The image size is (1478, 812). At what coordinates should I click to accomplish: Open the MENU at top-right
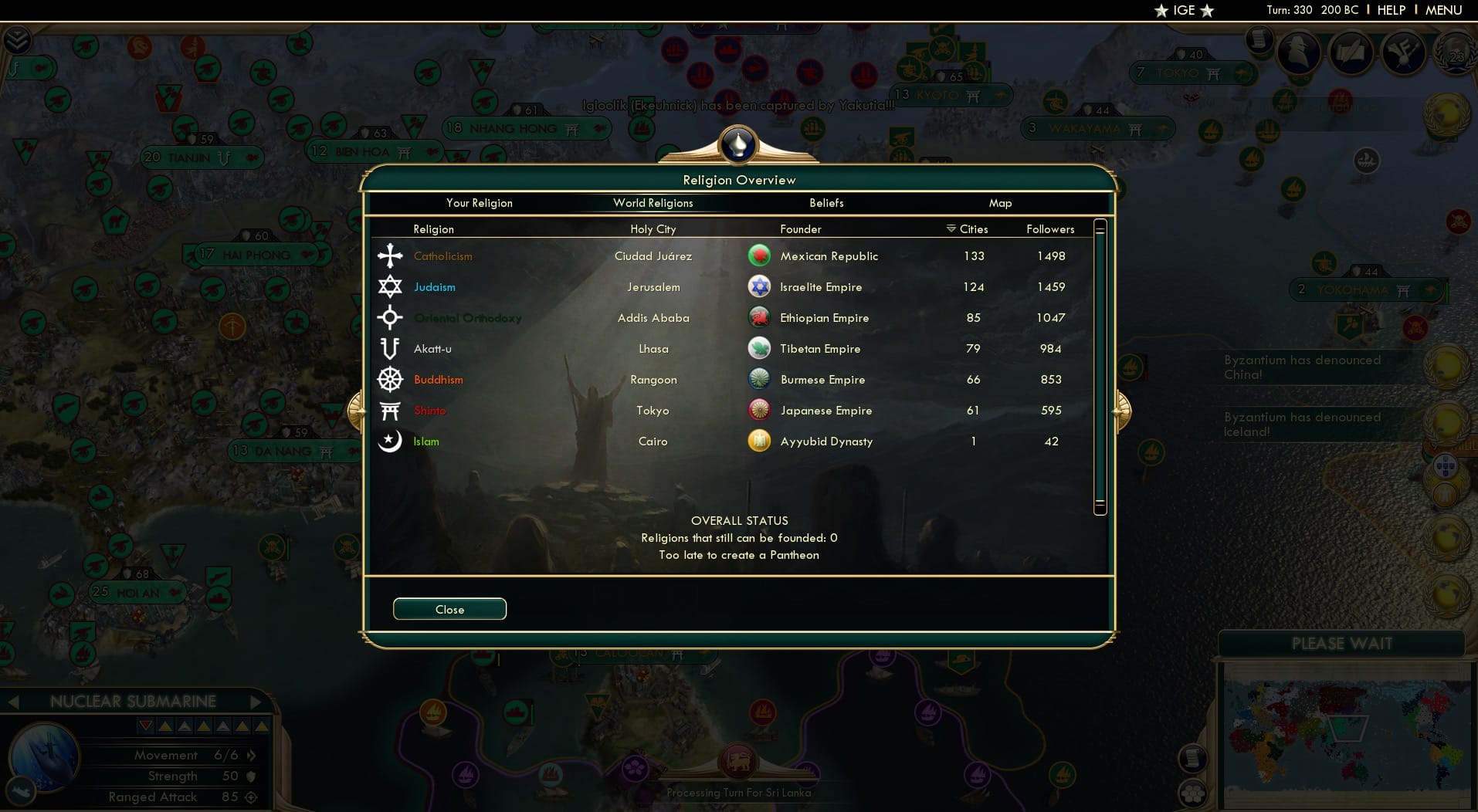(1442, 10)
